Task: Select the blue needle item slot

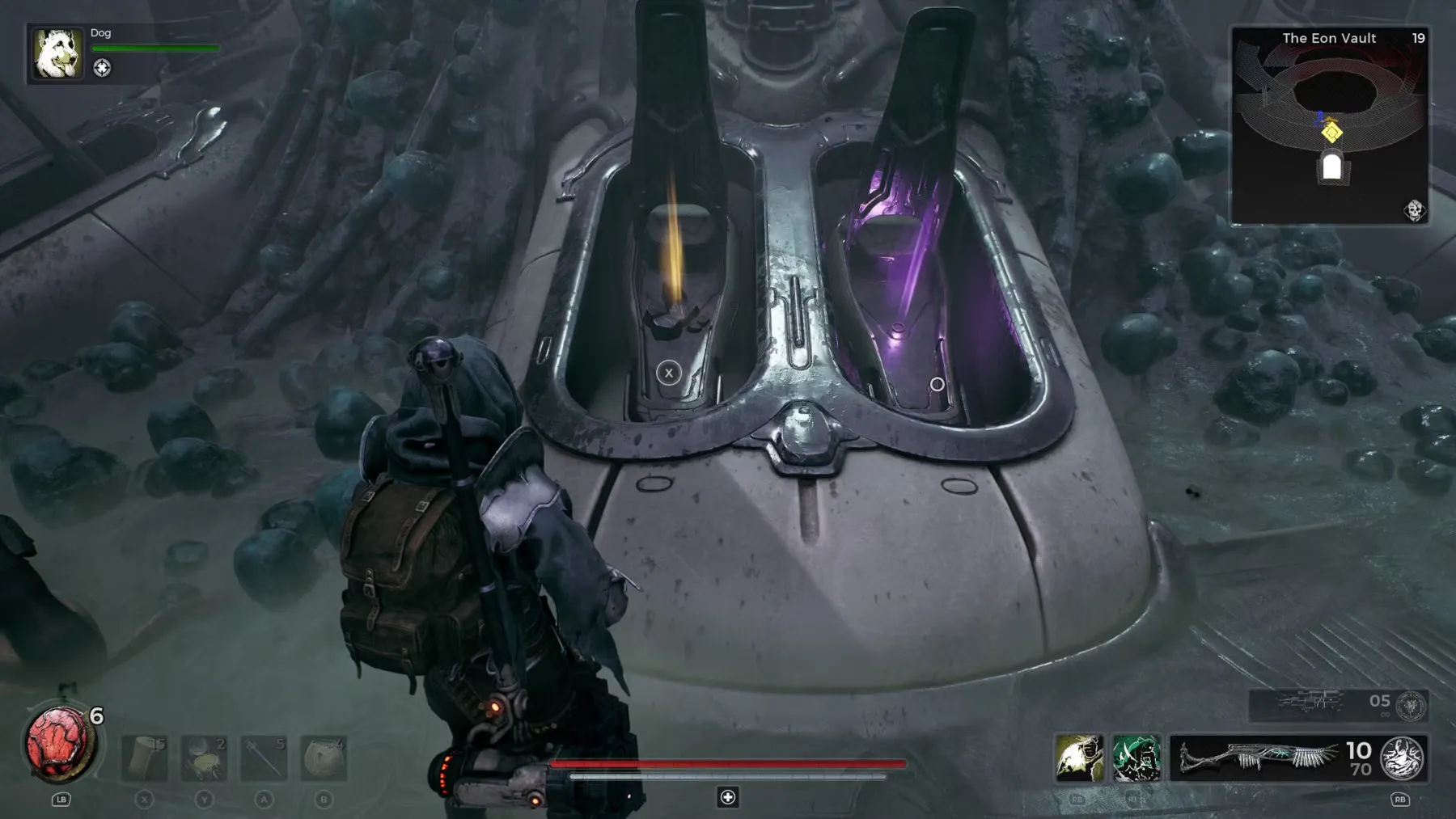Action: coord(264,758)
